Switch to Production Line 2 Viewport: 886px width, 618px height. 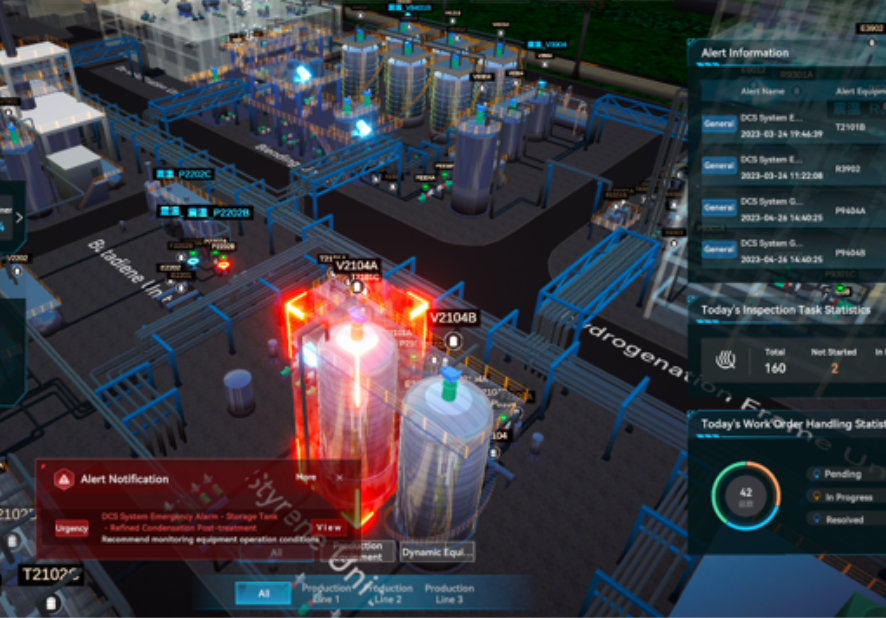(x=388, y=593)
